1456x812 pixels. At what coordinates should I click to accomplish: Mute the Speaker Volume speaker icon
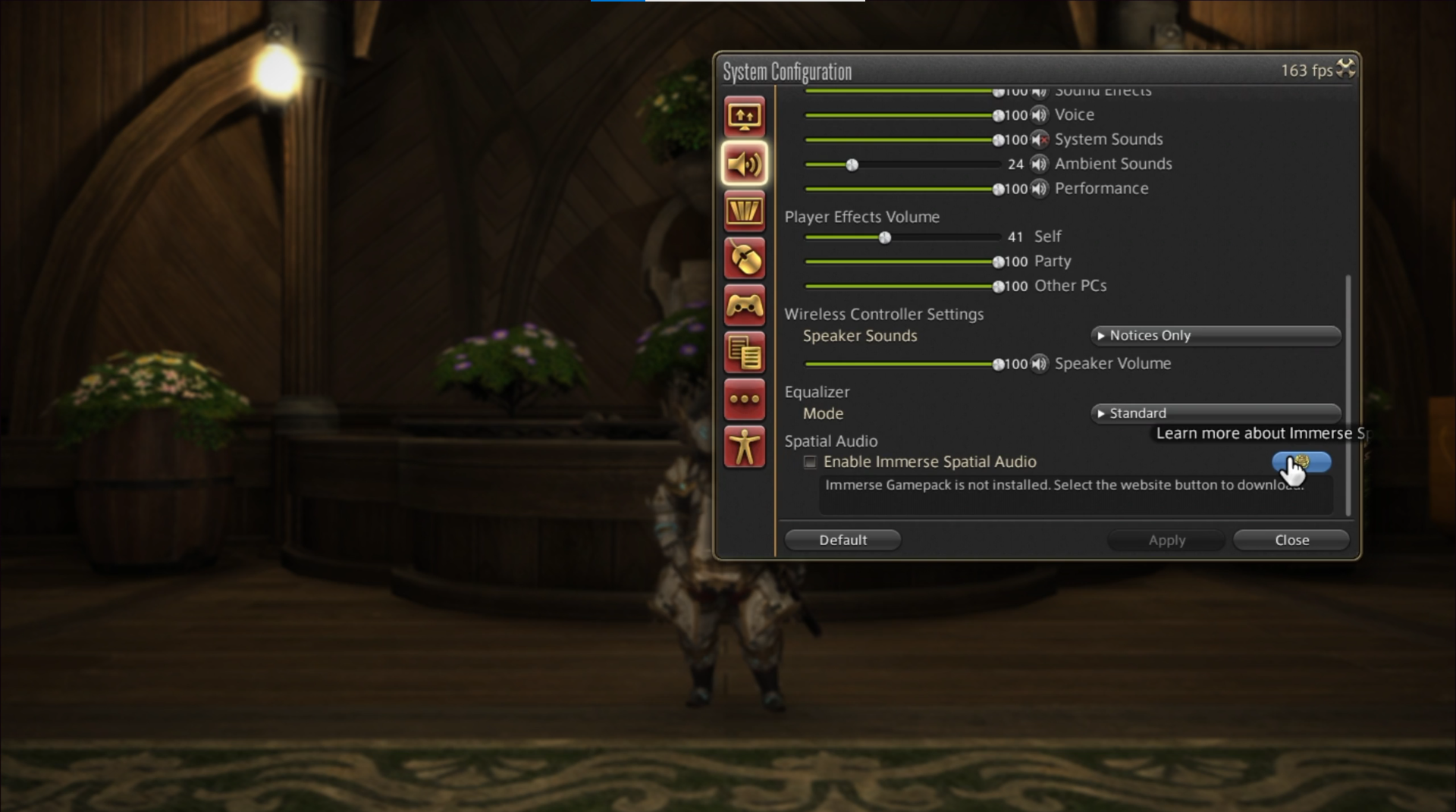coord(1039,364)
